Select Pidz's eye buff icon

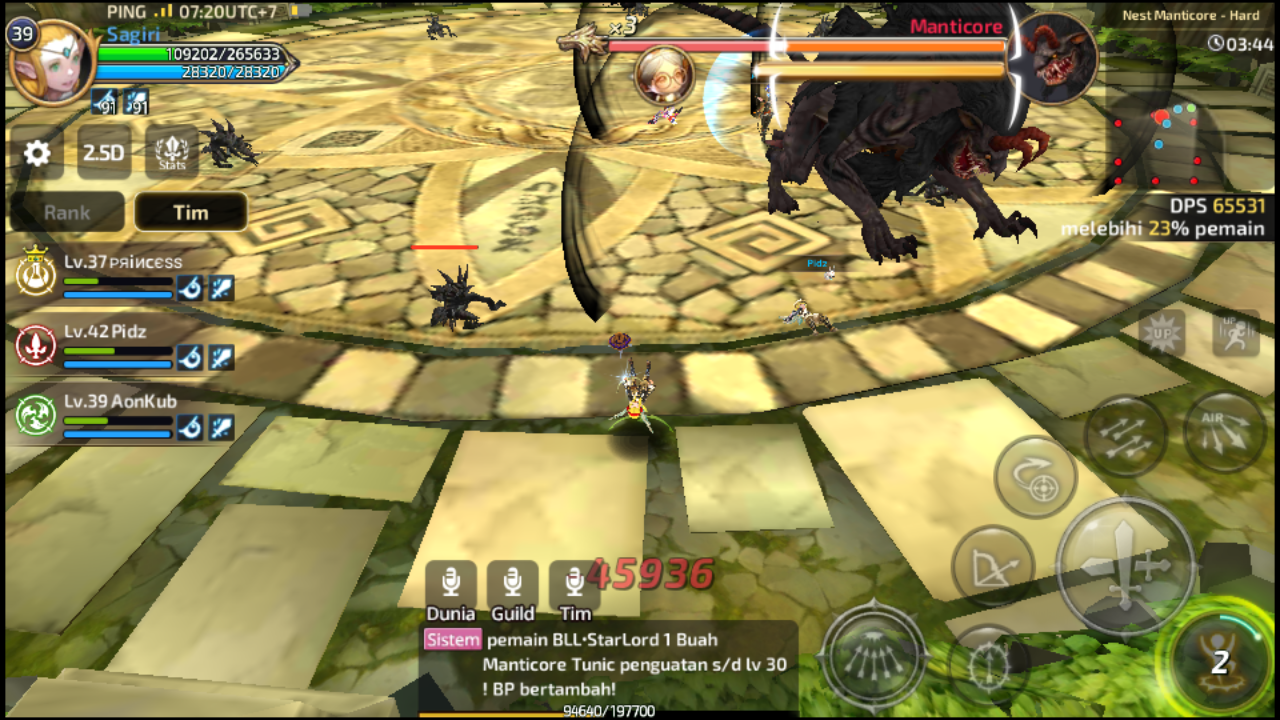pos(190,357)
